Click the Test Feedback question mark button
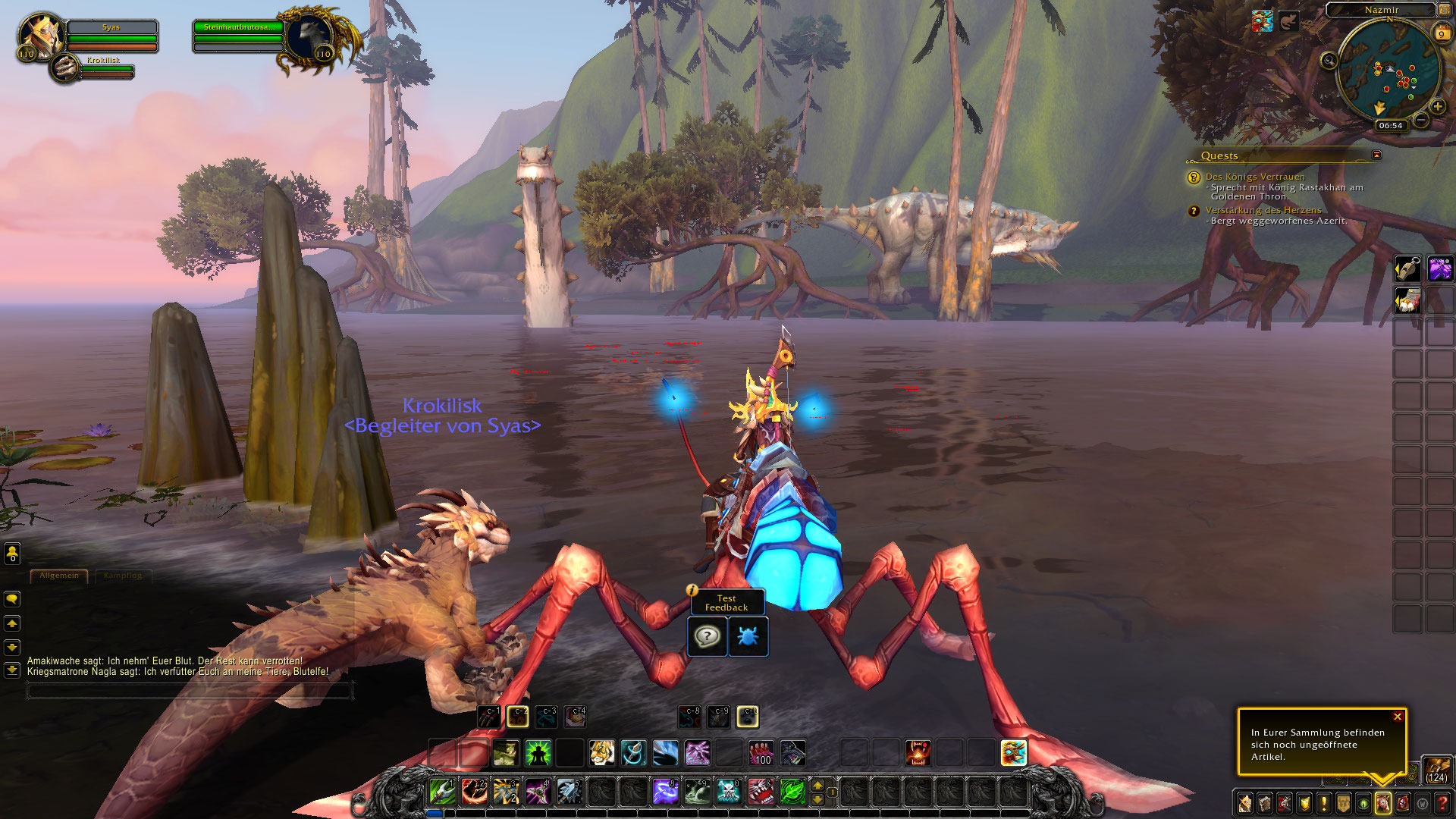Image resolution: width=1456 pixels, height=819 pixels. (x=707, y=636)
